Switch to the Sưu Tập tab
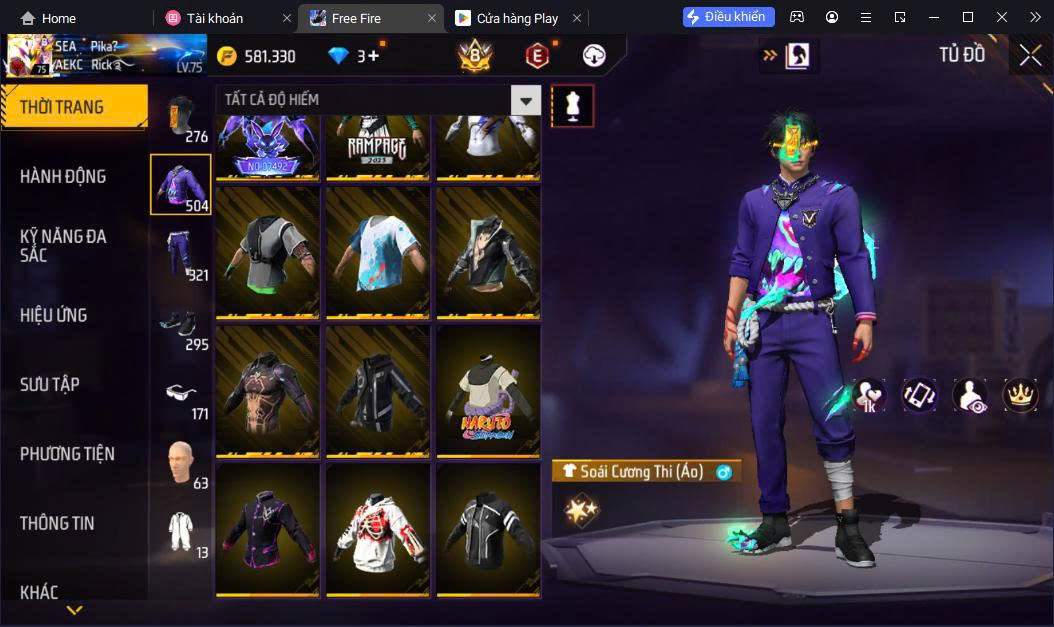Image resolution: width=1054 pixels, height=627 pixels. click(x=50, y=384)
